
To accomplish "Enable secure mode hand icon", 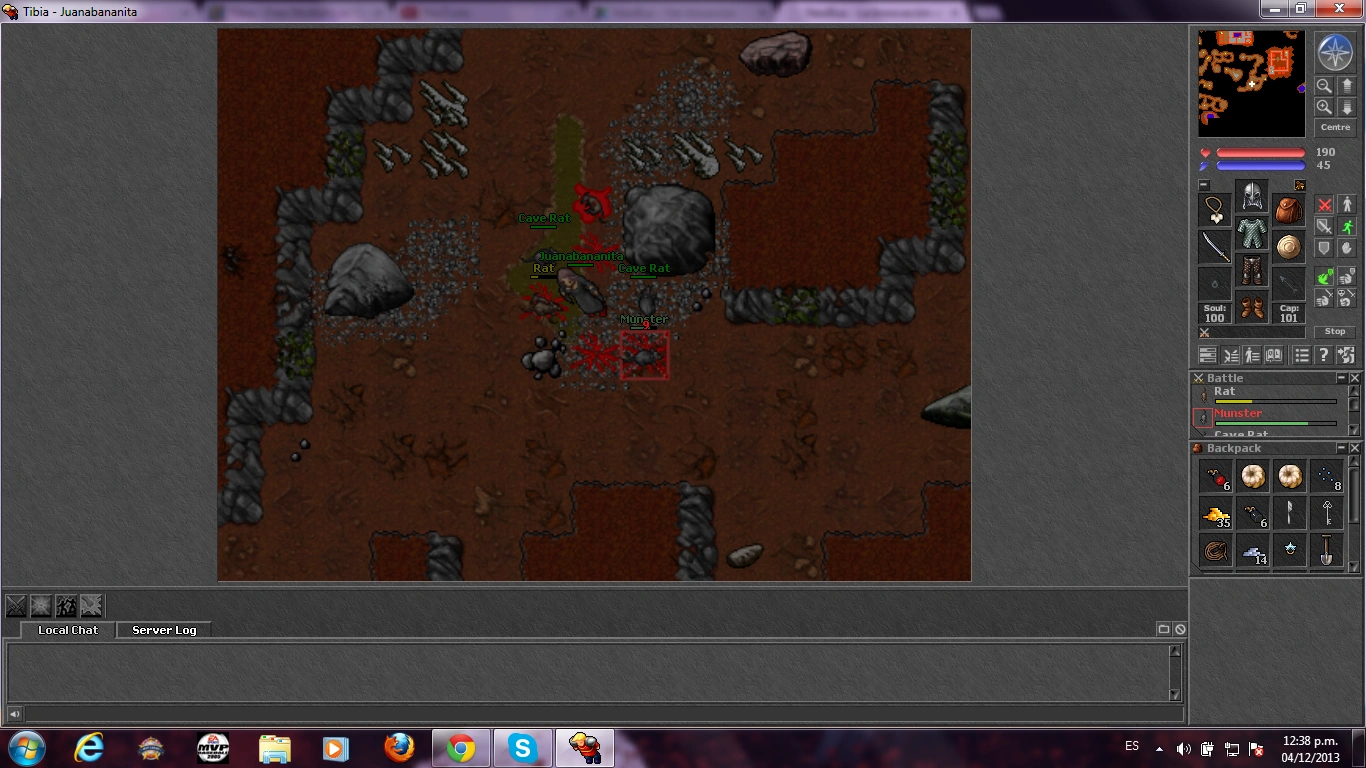I will [x=1348, y=249].
